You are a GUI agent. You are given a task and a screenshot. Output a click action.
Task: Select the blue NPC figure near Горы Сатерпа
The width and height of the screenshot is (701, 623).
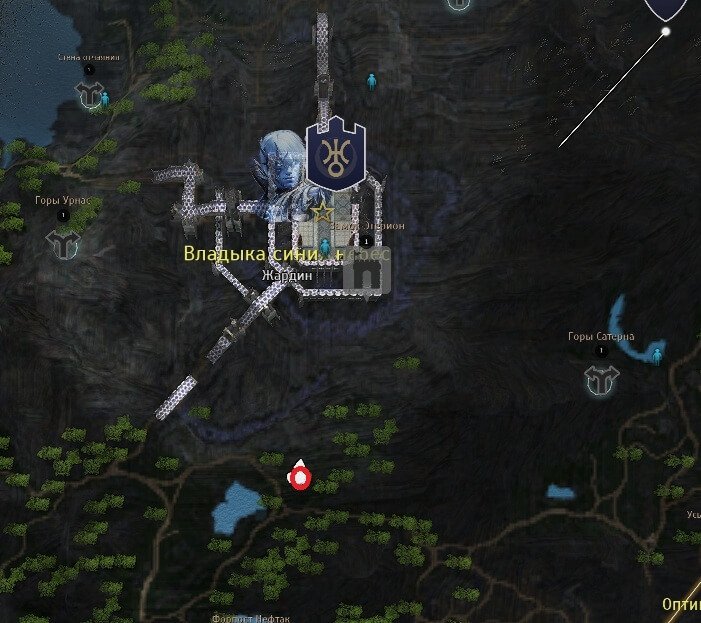(x=657, y=355)
